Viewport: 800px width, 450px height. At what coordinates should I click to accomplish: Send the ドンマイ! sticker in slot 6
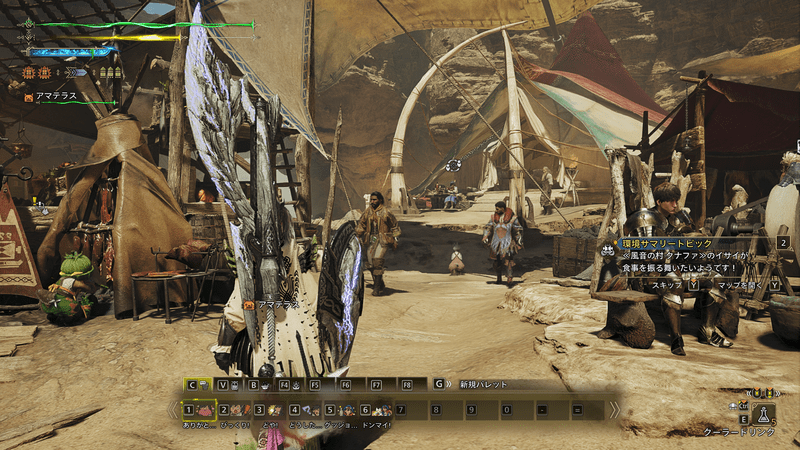(378, 410)
